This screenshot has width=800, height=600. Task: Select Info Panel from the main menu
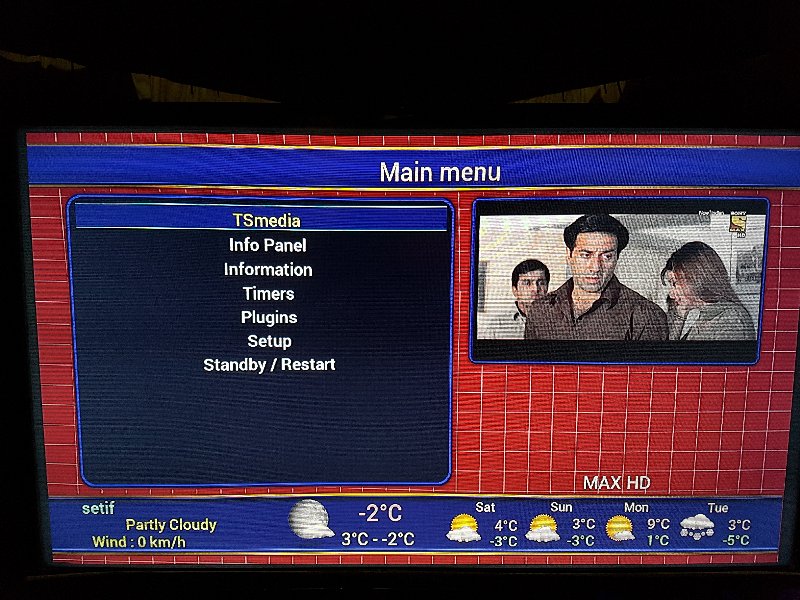(x=267, y=245)
